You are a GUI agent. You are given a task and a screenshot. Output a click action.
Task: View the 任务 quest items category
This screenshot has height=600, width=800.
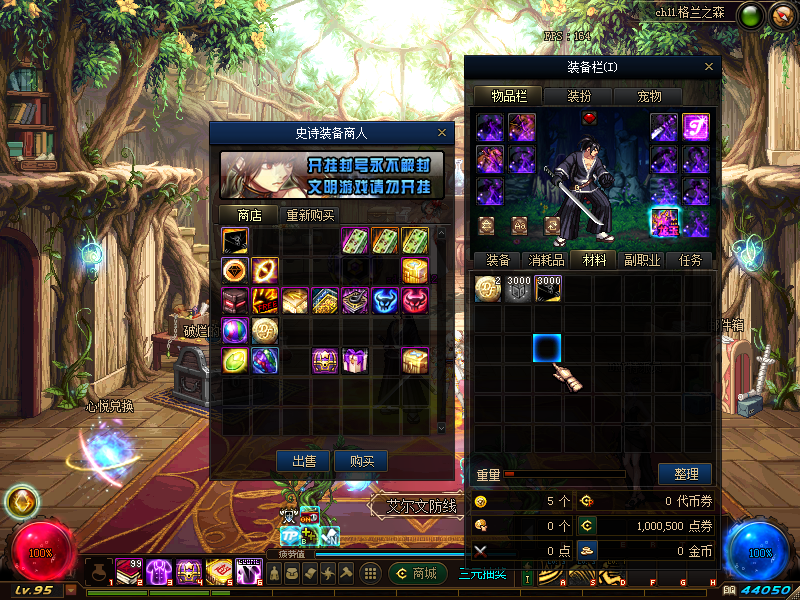coord(690,260)
